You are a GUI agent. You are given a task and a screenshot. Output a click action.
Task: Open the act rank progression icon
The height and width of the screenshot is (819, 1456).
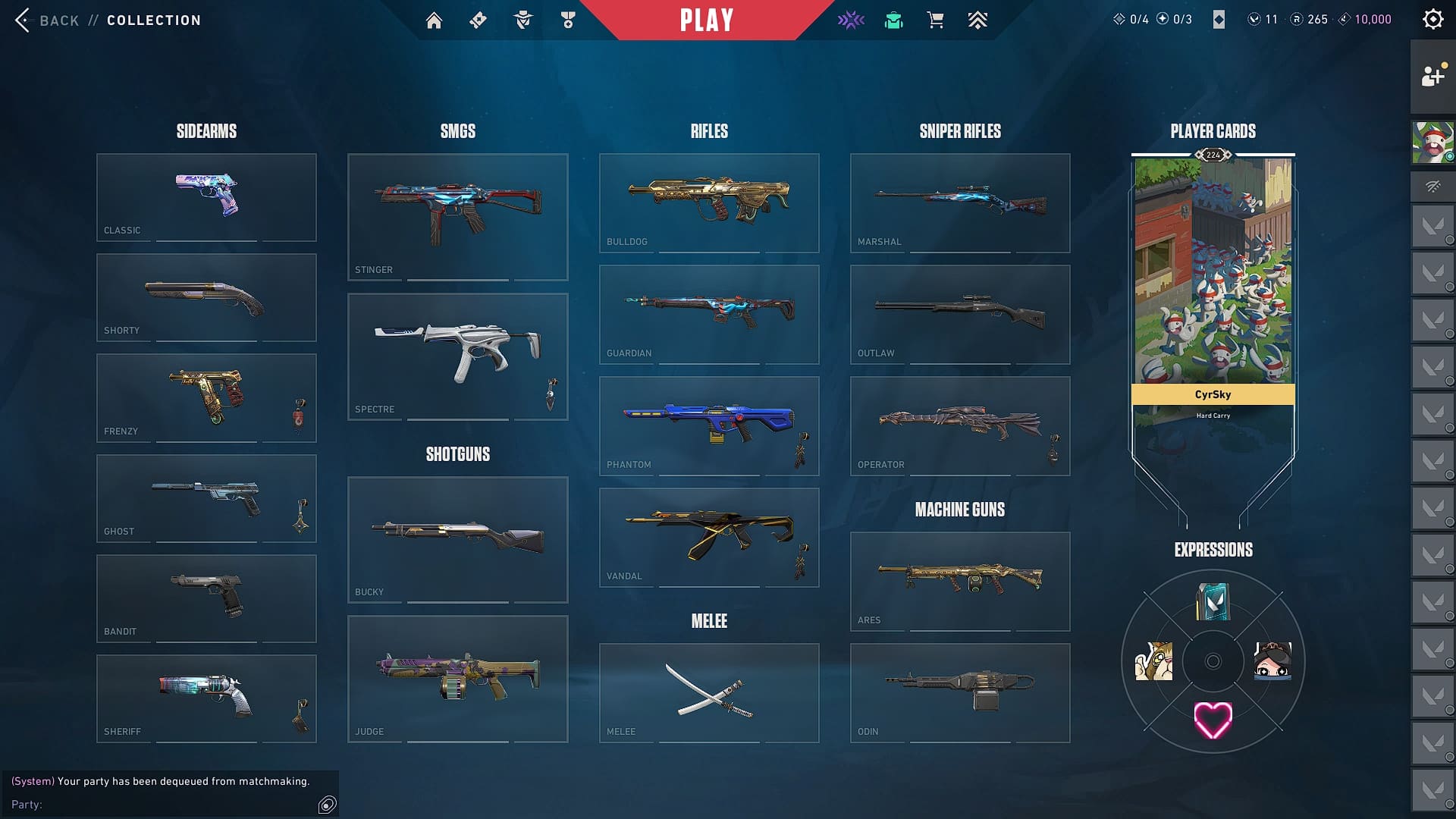[977, 20]
